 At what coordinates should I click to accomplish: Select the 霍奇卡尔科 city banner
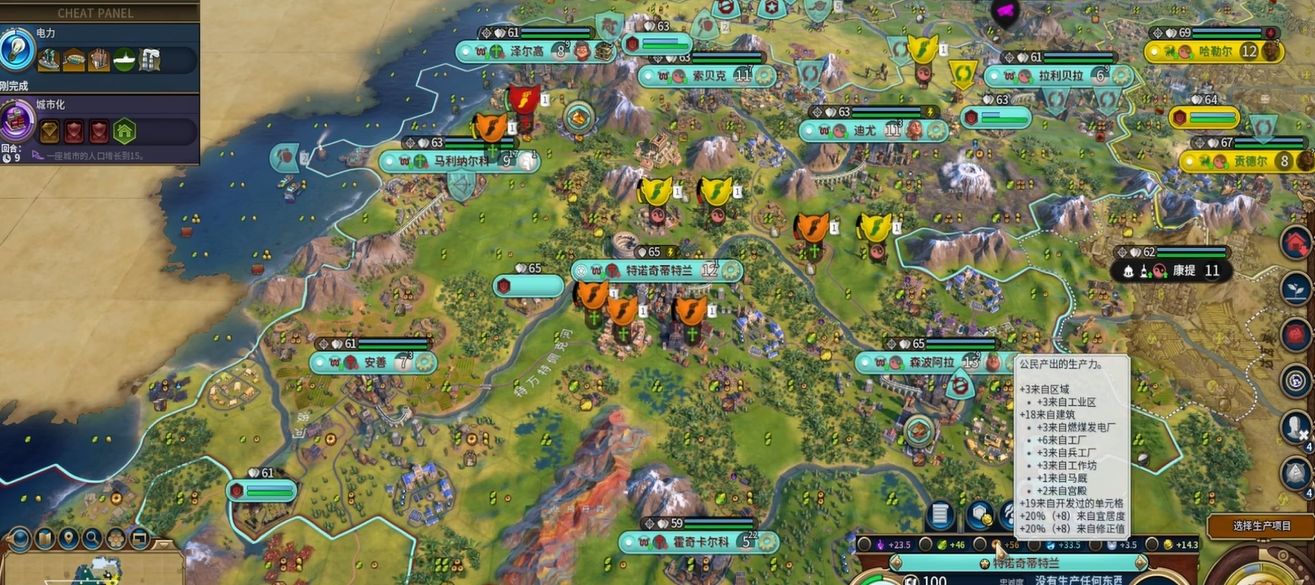(x=697, y=542)
